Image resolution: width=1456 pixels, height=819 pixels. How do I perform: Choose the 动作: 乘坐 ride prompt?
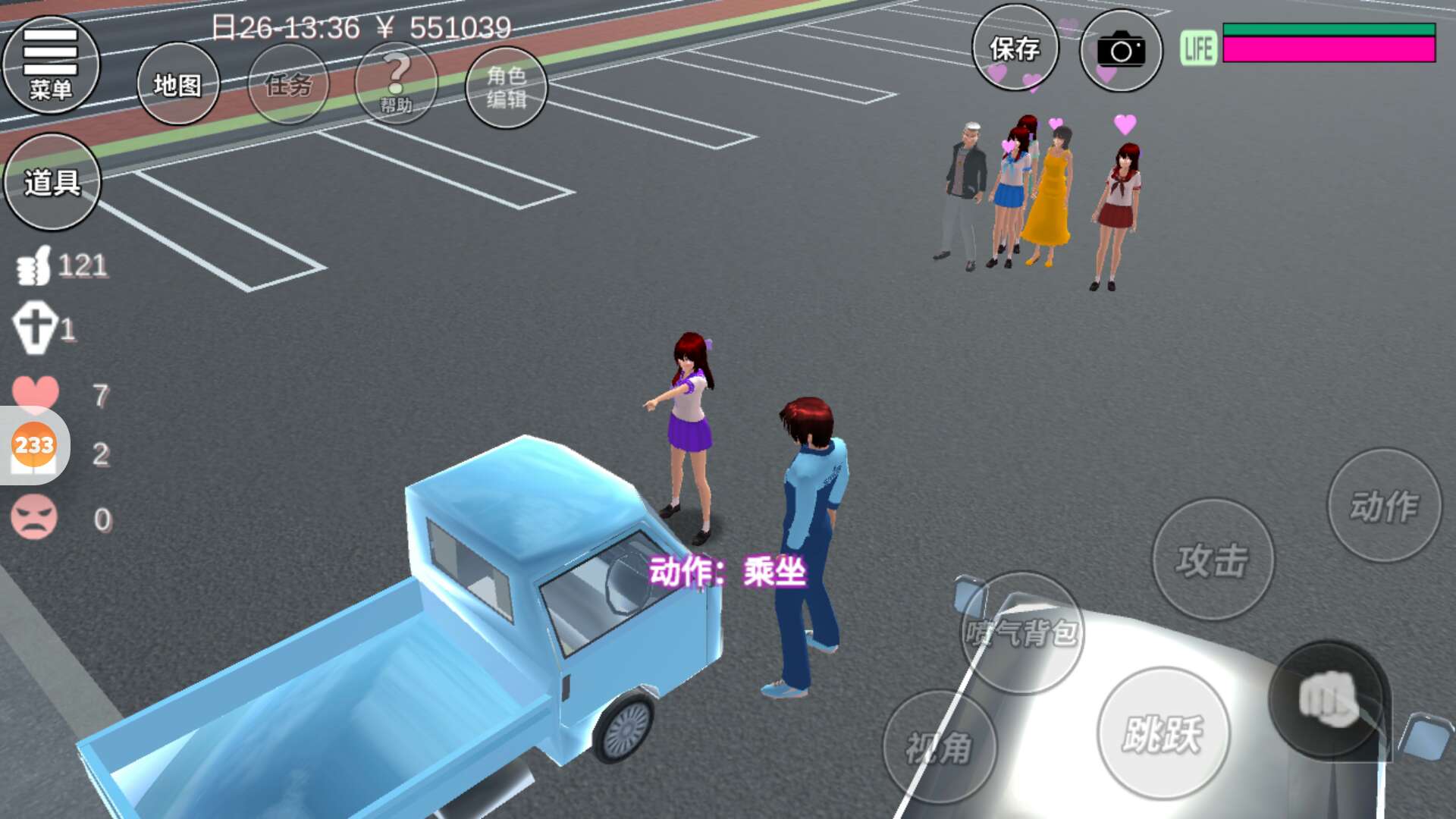tap(727, 571)
